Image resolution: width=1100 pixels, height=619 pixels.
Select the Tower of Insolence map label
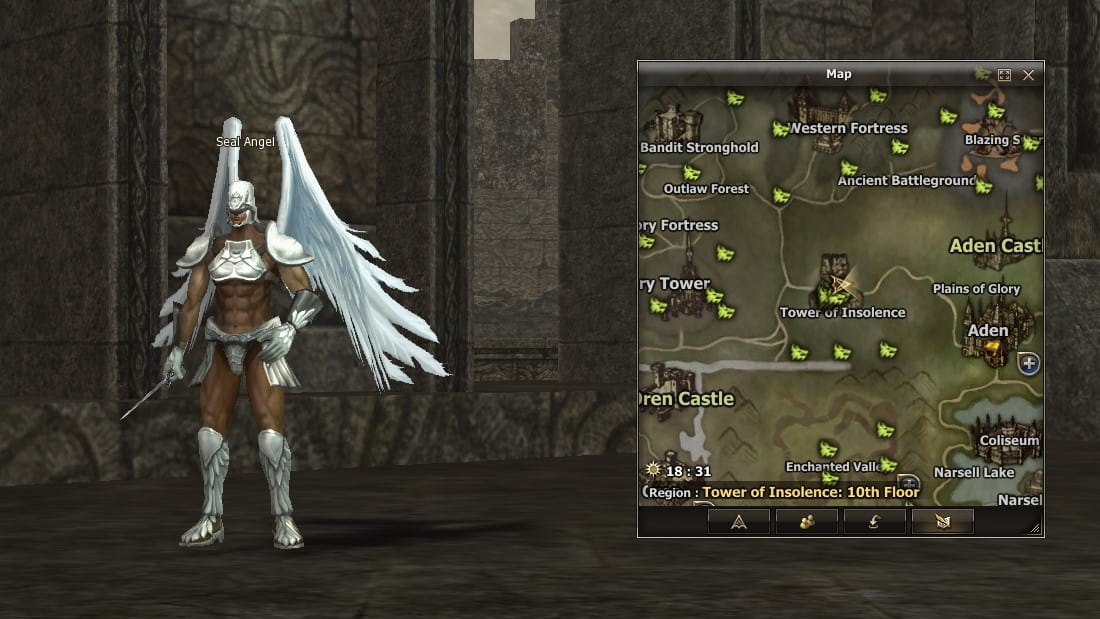842,313
